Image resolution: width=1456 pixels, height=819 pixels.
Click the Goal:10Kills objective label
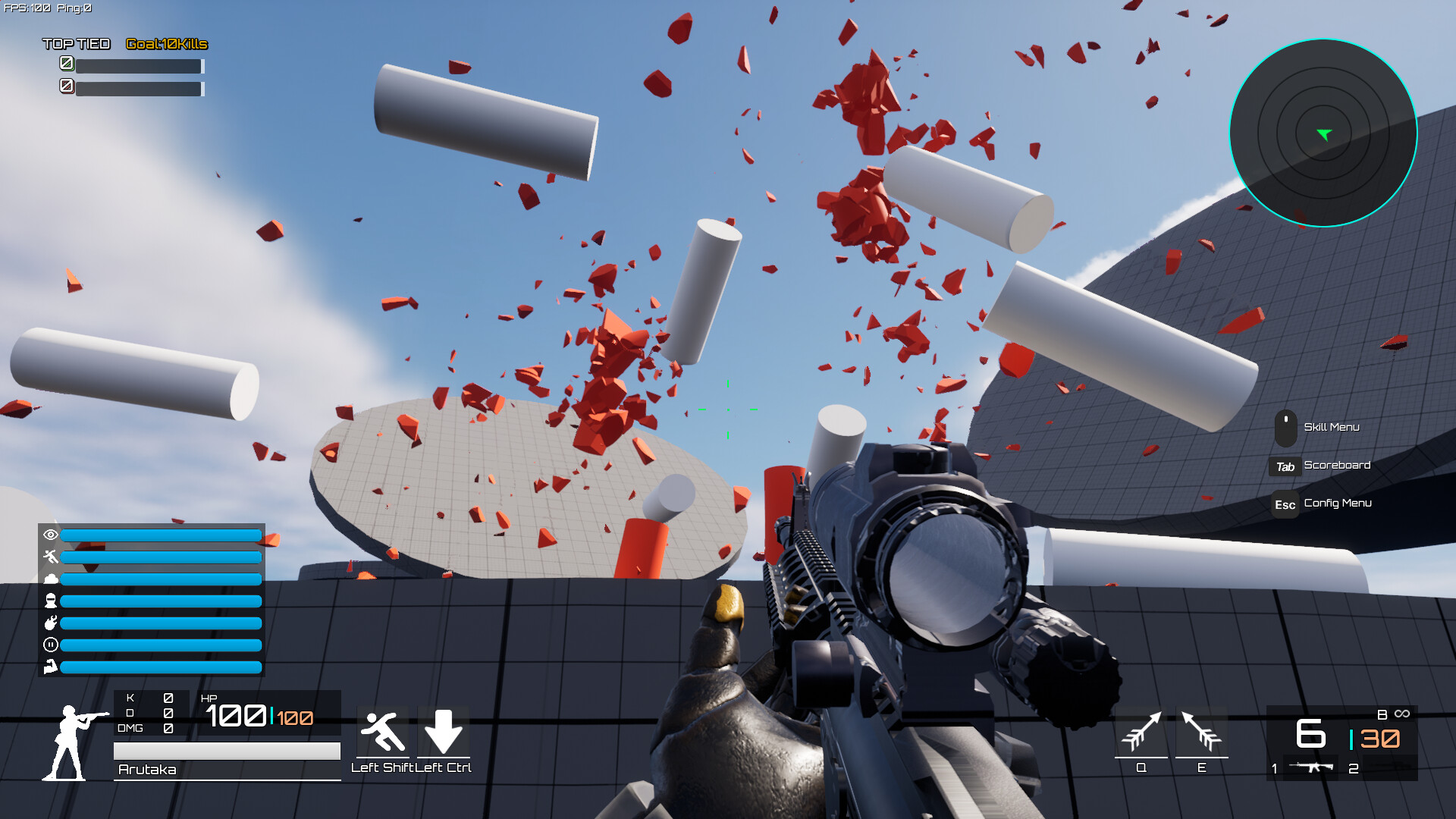click(x=166, y=44)
